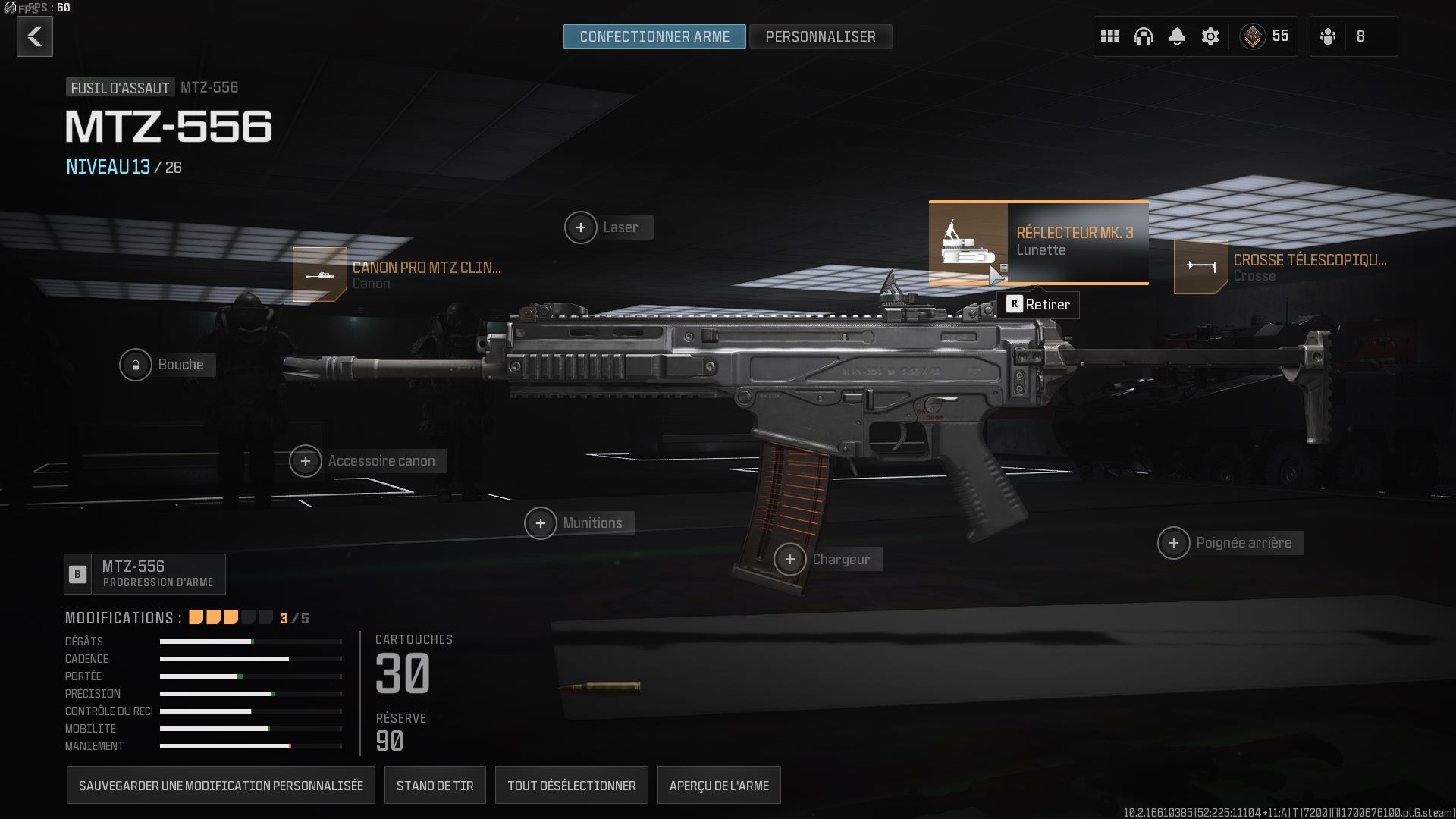Open the Canon Pro MTZ barrel slot
This screenshot has width=1456, height=819.
tap(321, 275)
